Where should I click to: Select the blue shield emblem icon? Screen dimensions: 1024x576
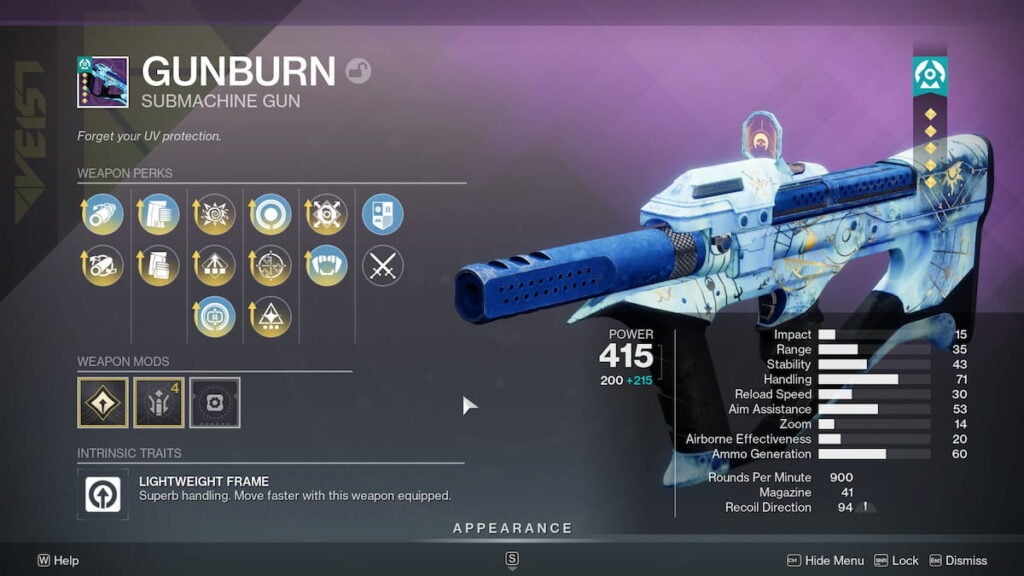382,215
